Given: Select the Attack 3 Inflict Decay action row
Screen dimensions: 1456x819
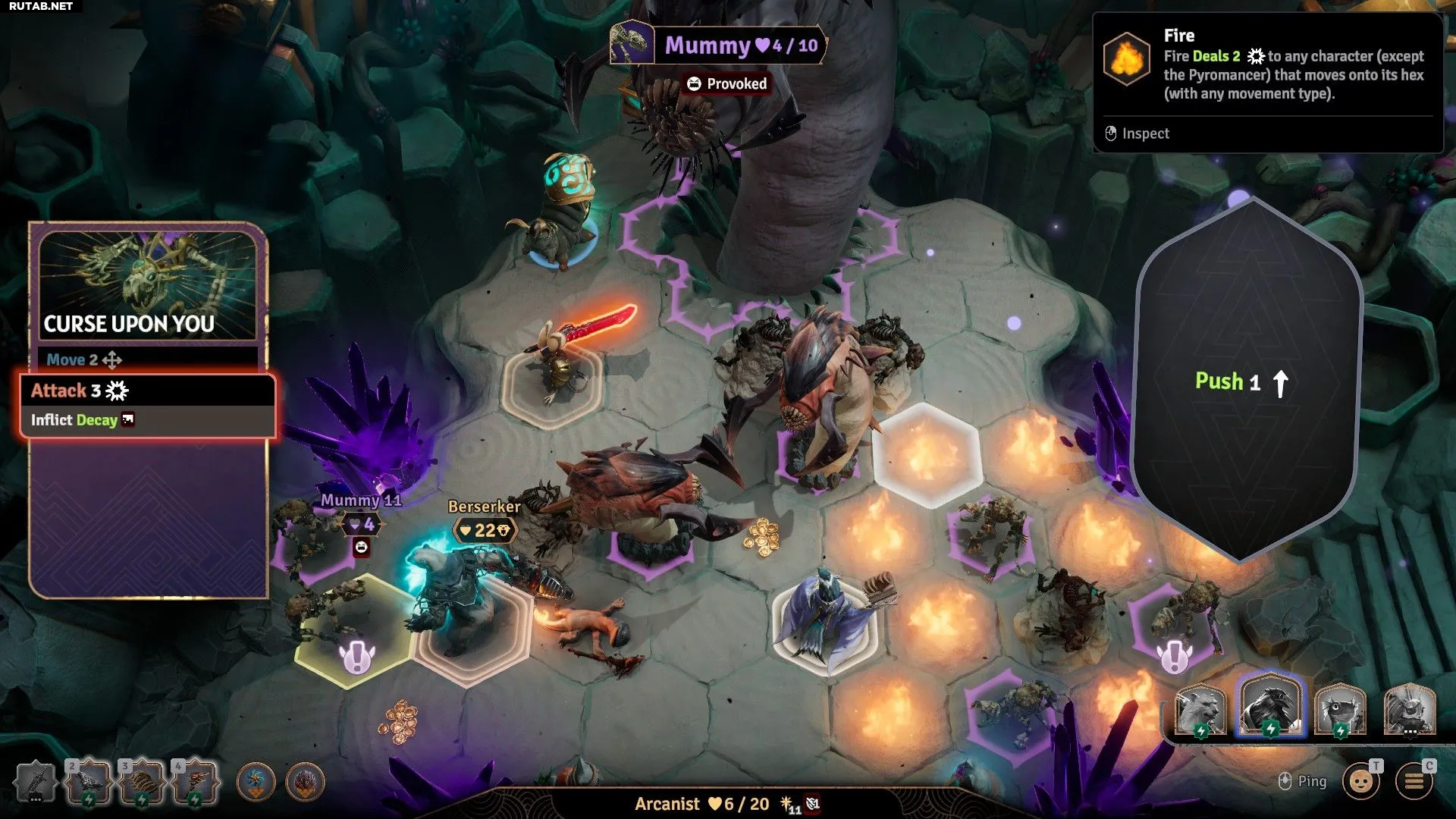Looking at the screenshot, I should pos(148,405).
